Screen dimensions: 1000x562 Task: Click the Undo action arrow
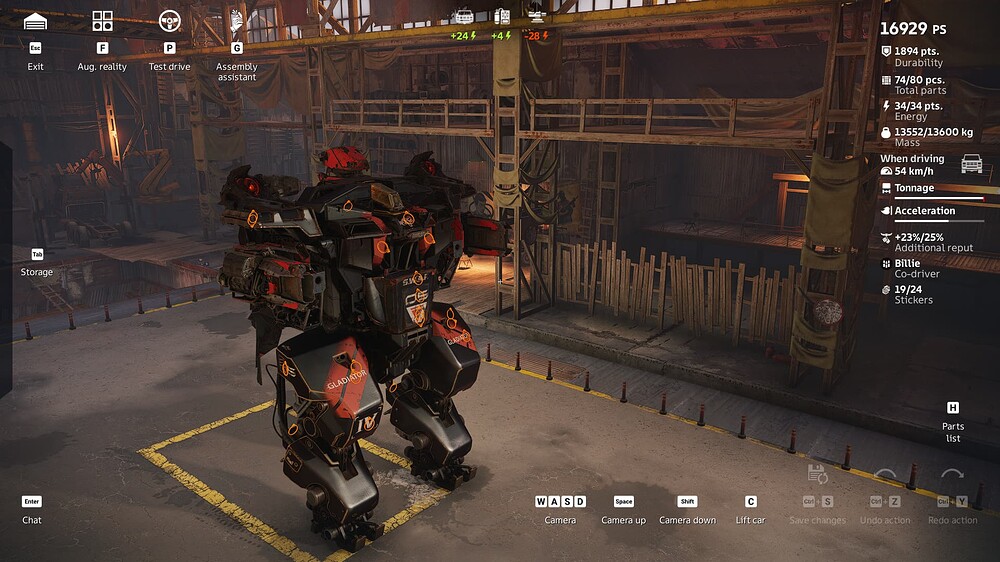click(885, 477)
